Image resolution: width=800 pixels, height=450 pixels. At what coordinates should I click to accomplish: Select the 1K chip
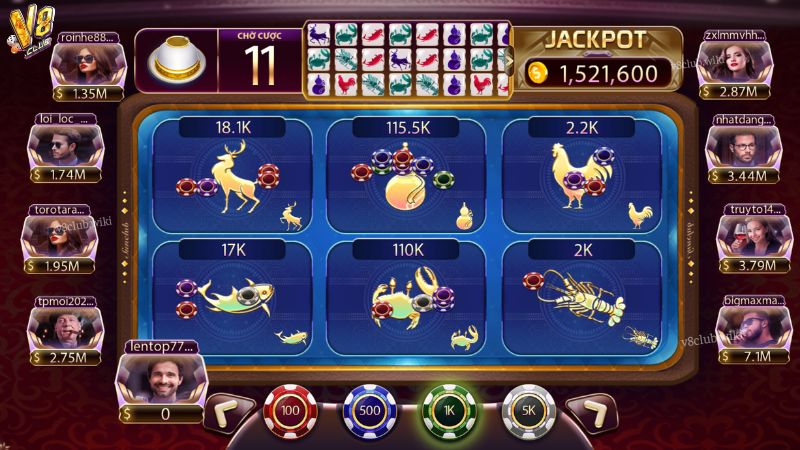pos(449,410)
